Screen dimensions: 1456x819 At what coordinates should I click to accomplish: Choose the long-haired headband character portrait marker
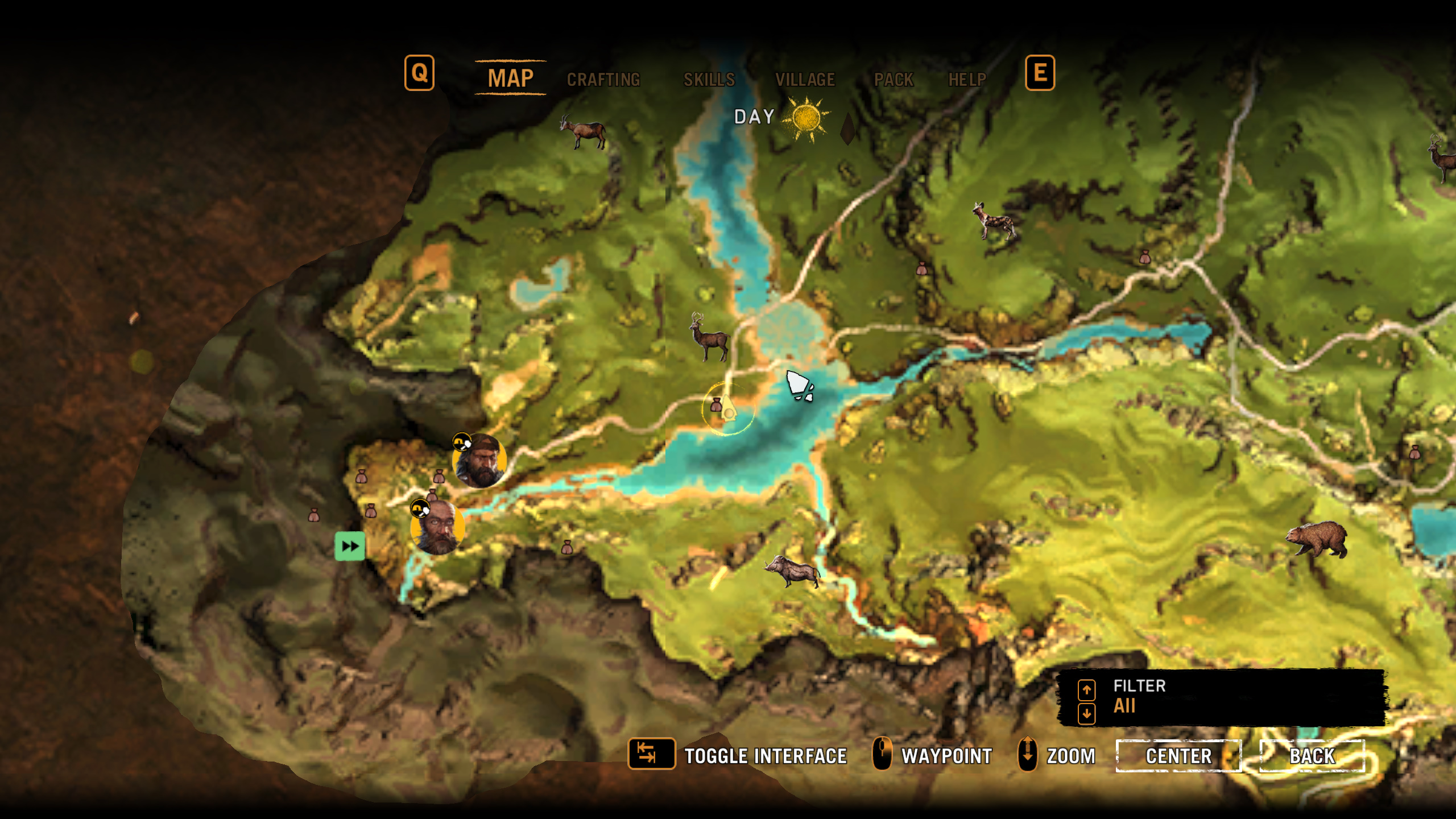[479, 460]
